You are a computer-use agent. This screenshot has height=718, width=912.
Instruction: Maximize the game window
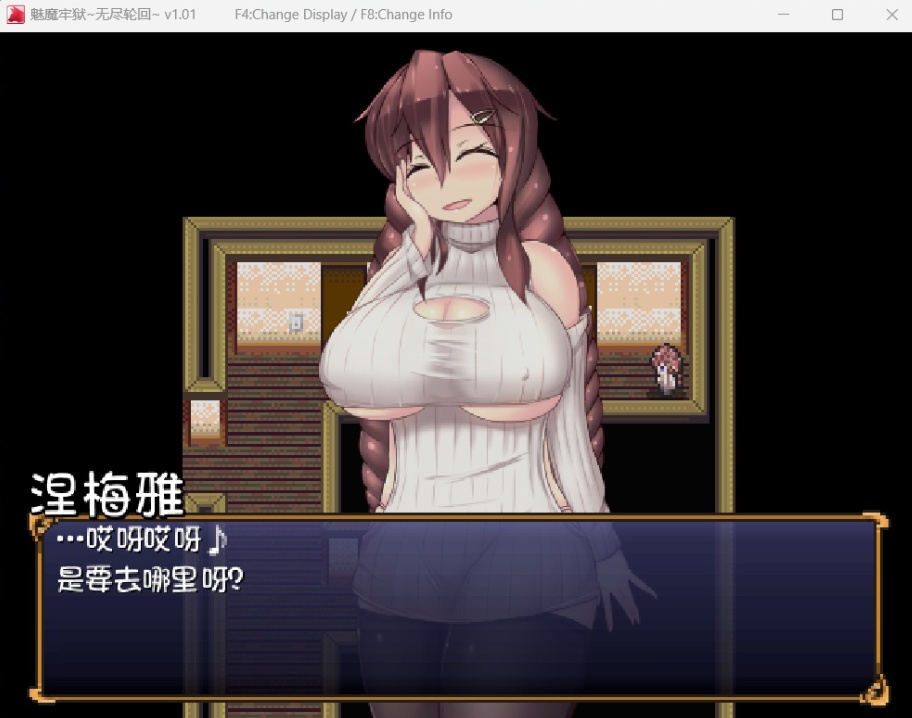point(837,15)
